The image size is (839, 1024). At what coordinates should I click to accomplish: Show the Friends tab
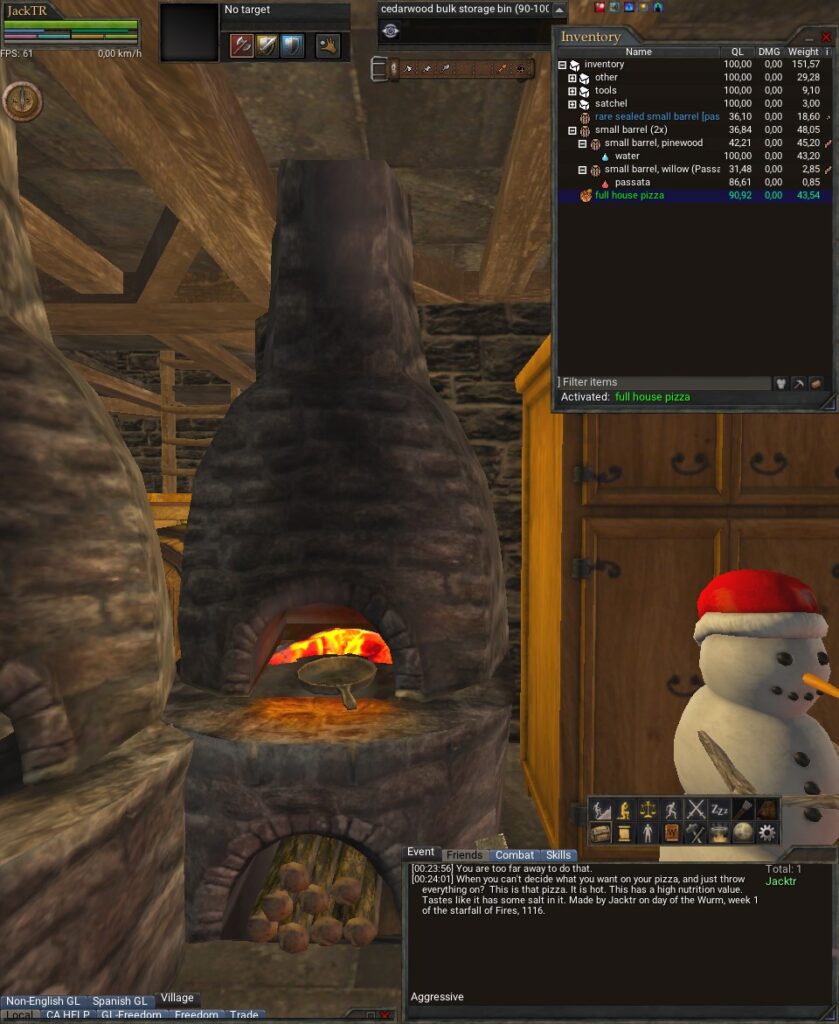click(x=464, y=855)
